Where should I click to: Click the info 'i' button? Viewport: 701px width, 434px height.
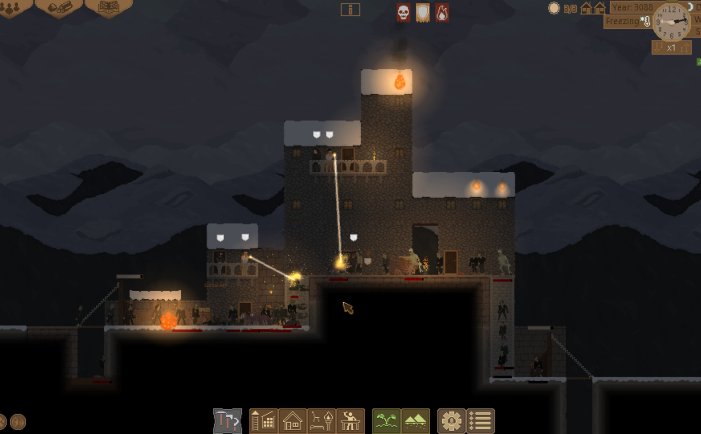pos(350,9)
